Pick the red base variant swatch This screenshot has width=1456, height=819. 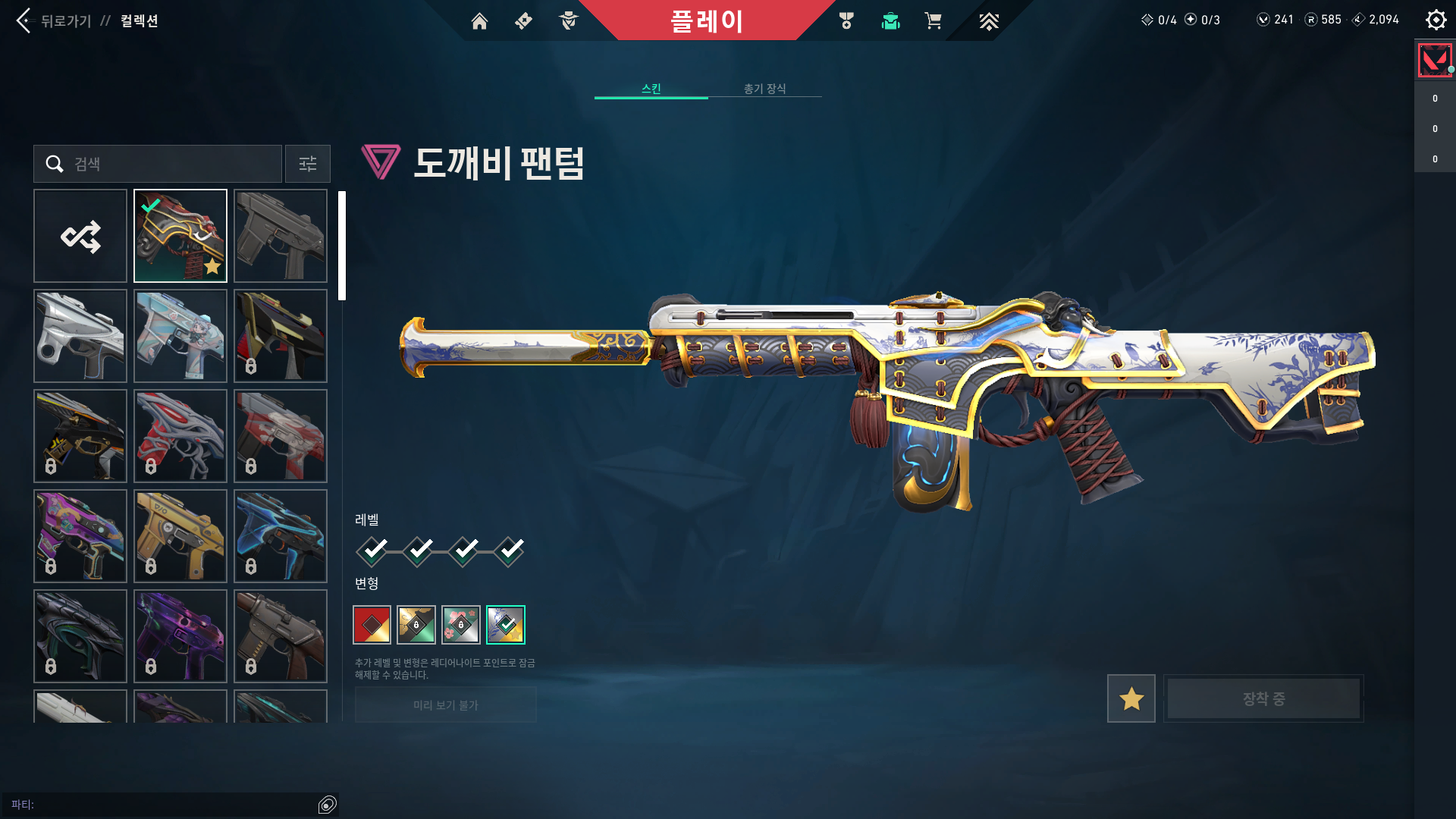[372, 625]
